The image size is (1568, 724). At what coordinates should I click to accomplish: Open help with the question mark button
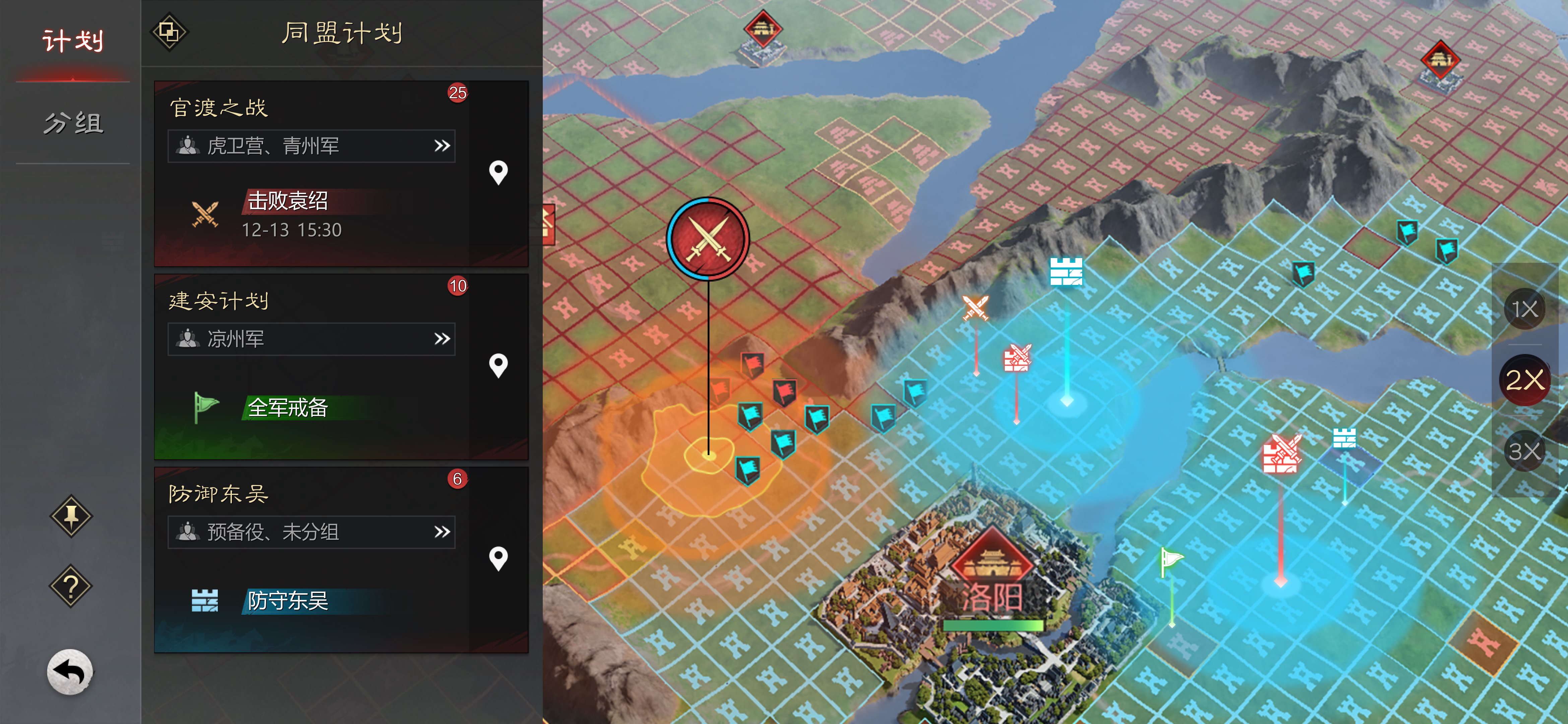pyautogui.click(x=71, y=586)
